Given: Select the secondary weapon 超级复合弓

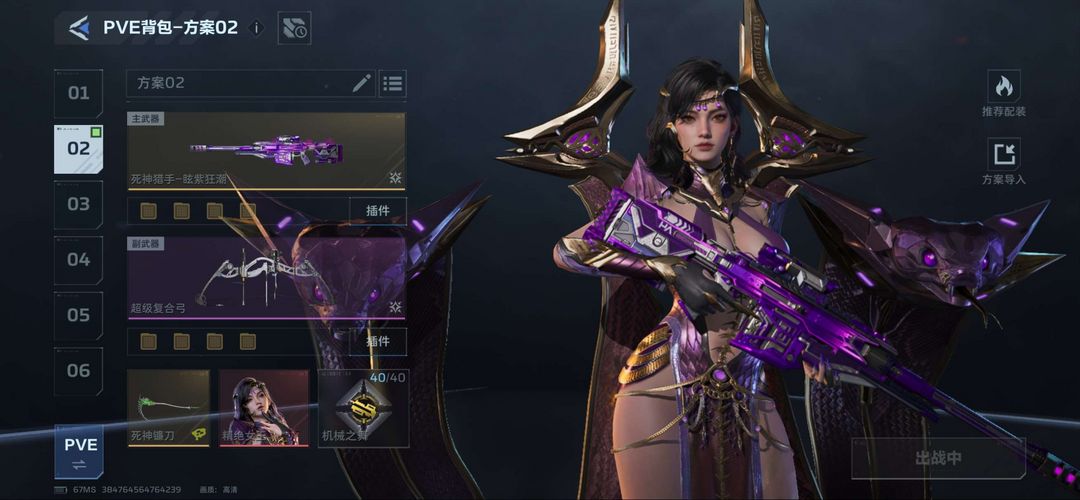Looking at the screenshot, I should [x=266, y=277].
